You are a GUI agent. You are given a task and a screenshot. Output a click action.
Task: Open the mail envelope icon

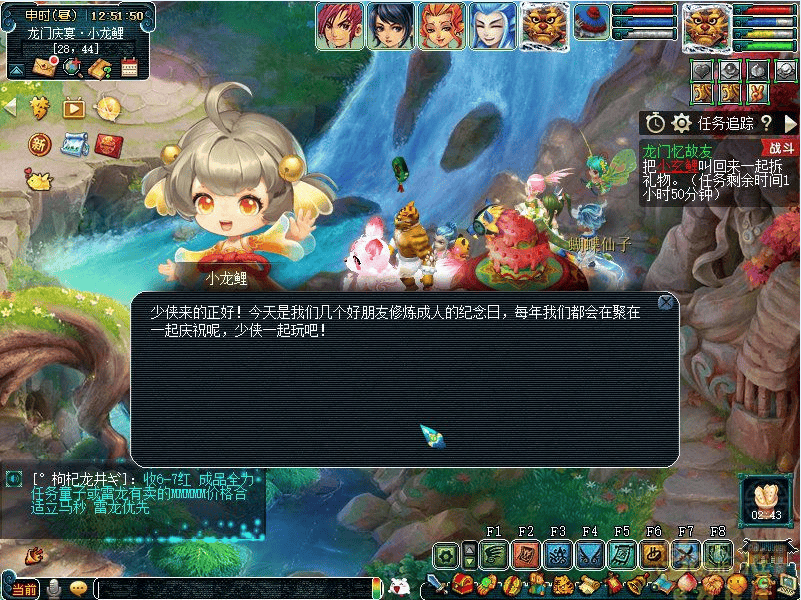click(x=44, y=67)
